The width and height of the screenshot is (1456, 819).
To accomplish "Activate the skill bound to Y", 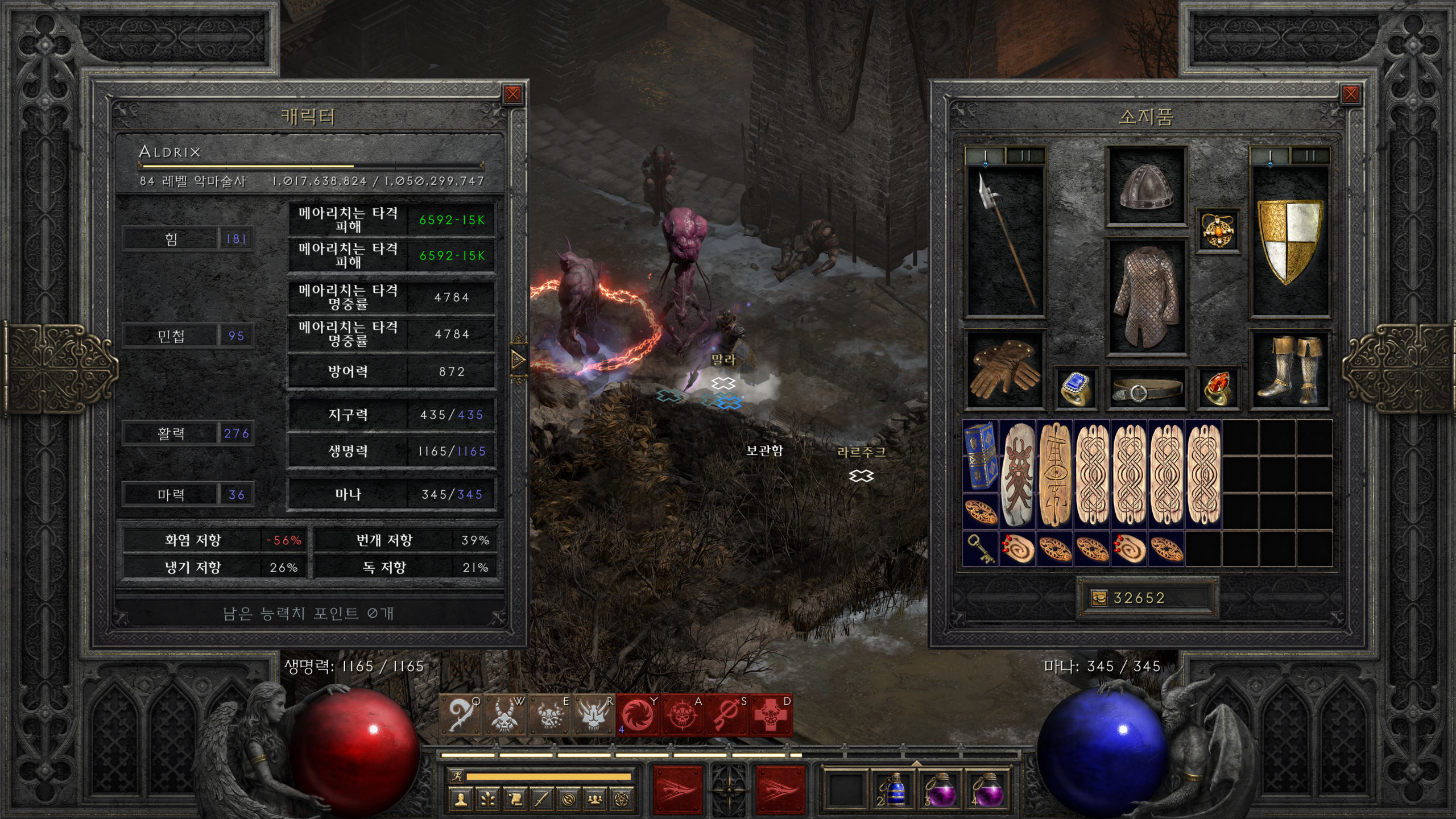I will [638, 715].
